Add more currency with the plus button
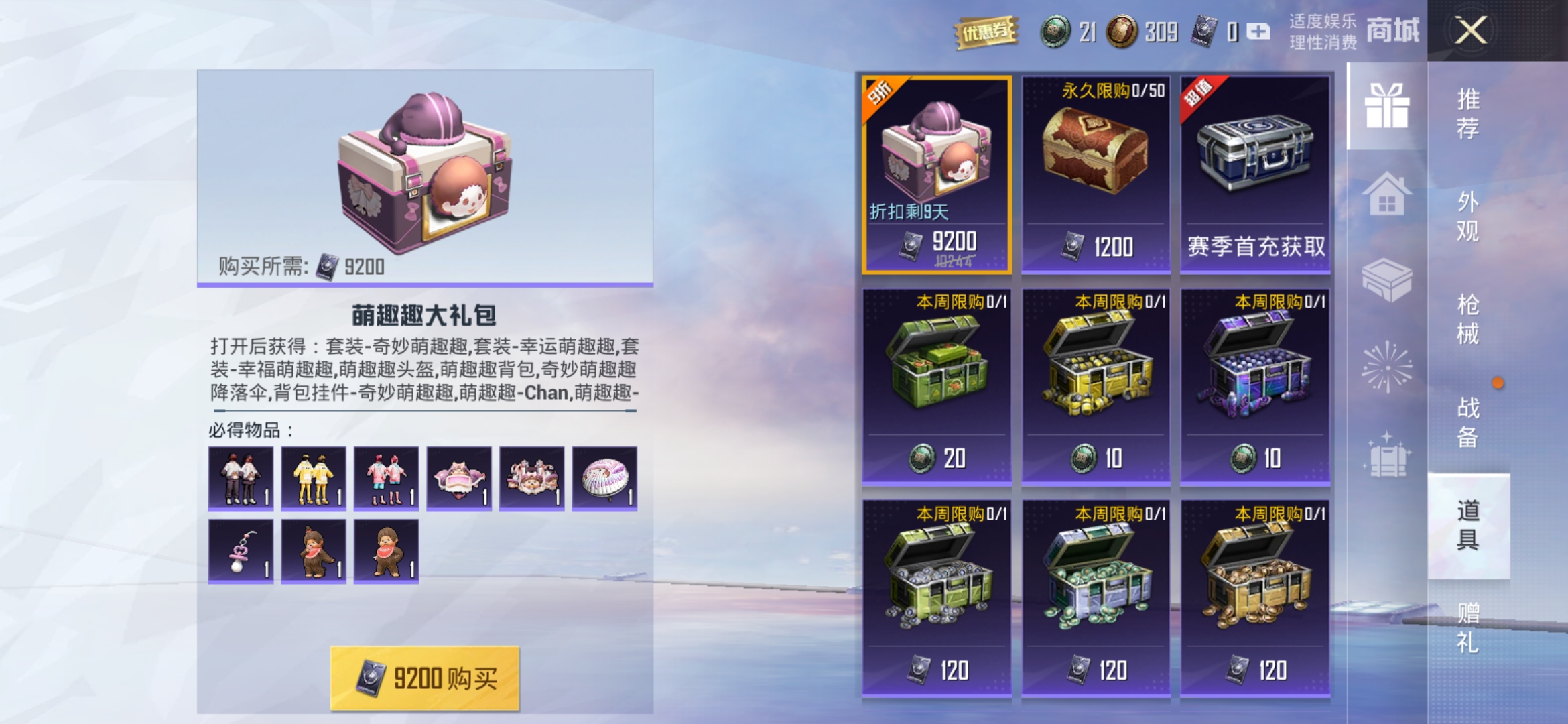The width and height of the screenshot is (1568, 724). pos(1258,32)
